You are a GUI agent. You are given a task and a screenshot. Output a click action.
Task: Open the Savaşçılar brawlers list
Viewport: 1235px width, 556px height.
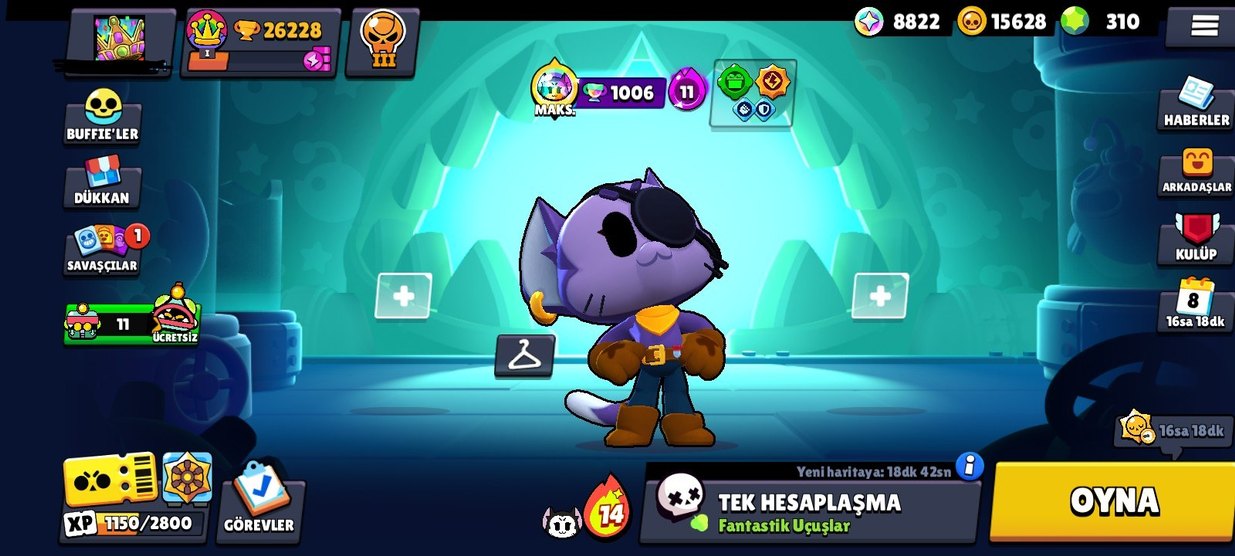point(102,250)
